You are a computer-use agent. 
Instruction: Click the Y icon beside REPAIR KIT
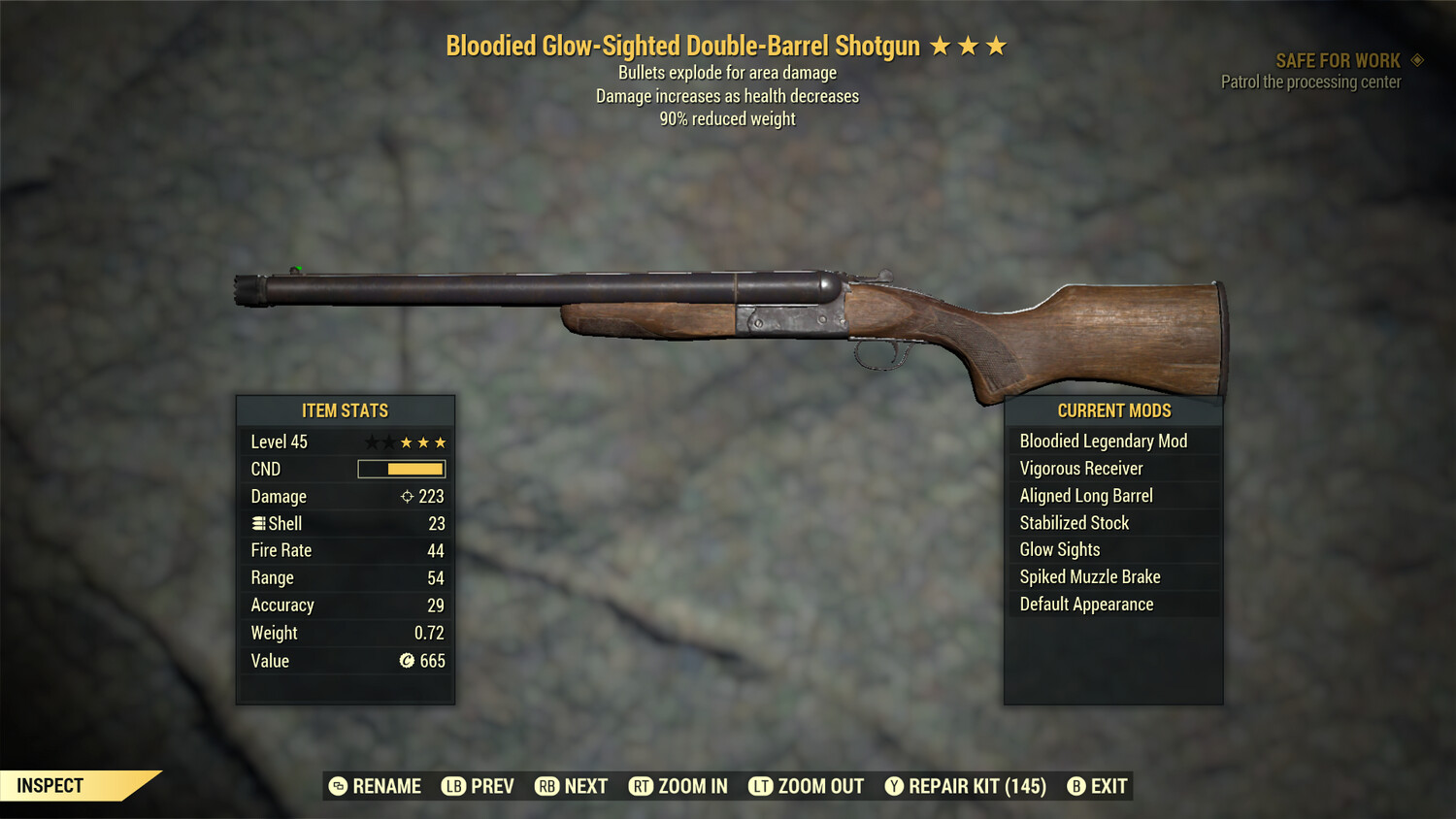[894, 786]
